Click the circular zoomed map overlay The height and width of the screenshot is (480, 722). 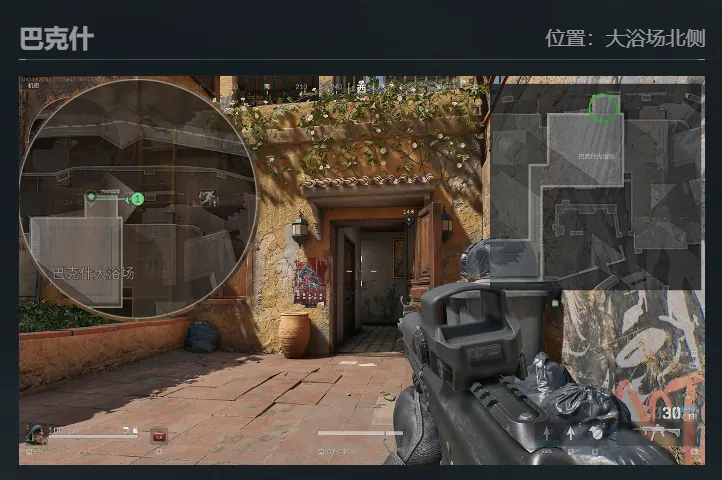coord(138,198)
